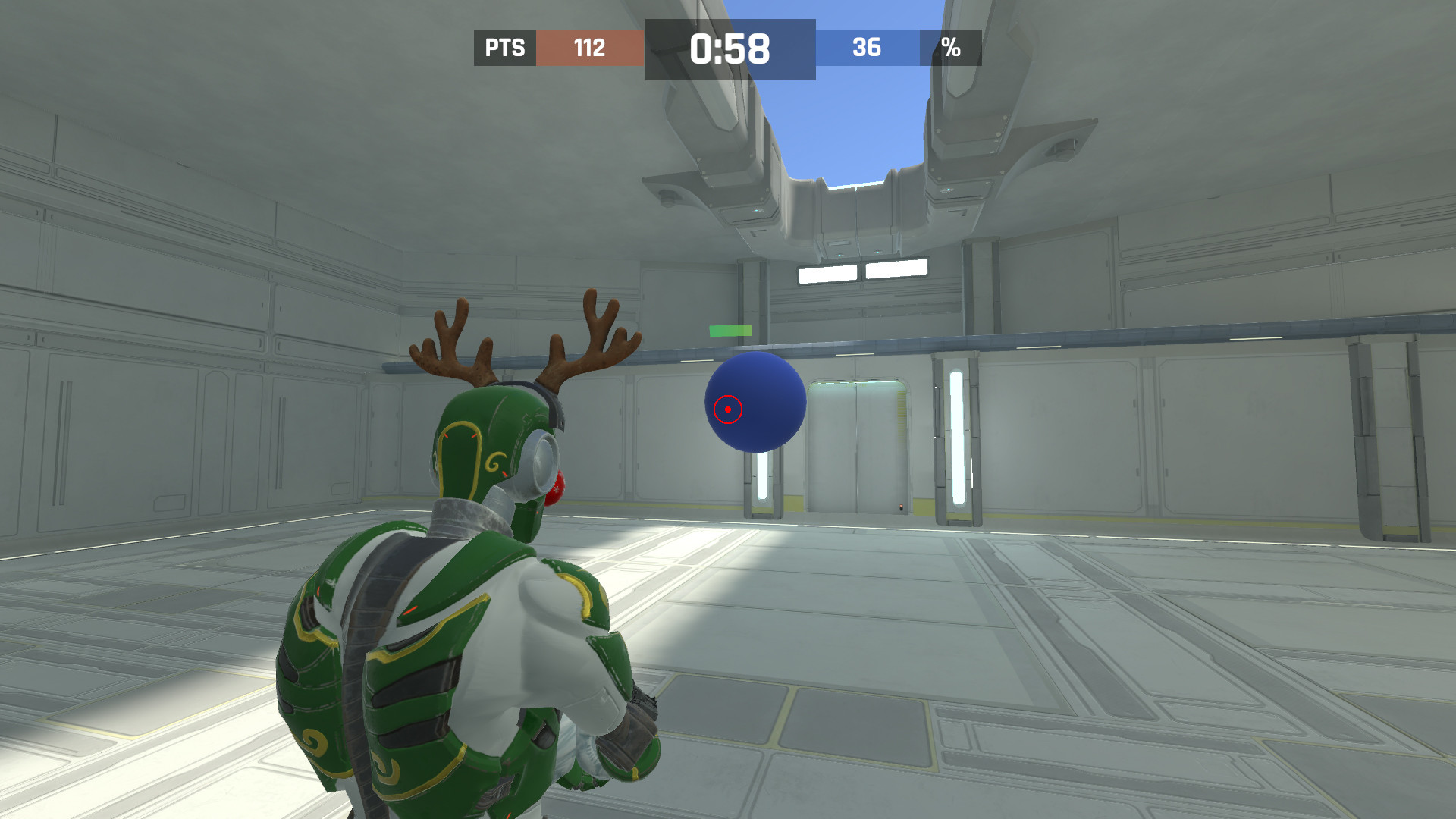The height and width of the screenshot is (819, 1456).
Task: Select the blue accuracy counter showing 36
Action: 868,49
